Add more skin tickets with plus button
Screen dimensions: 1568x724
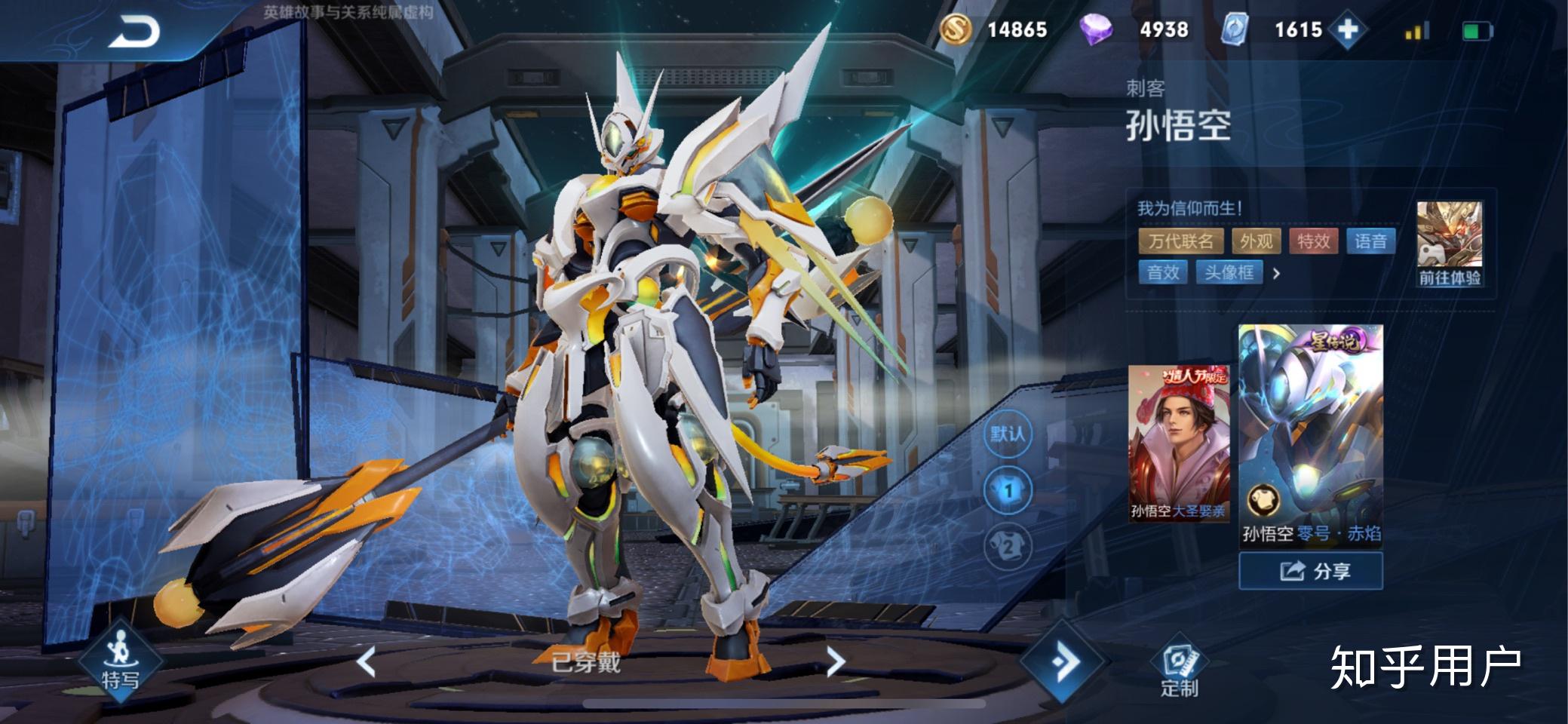click(1348, 30)
